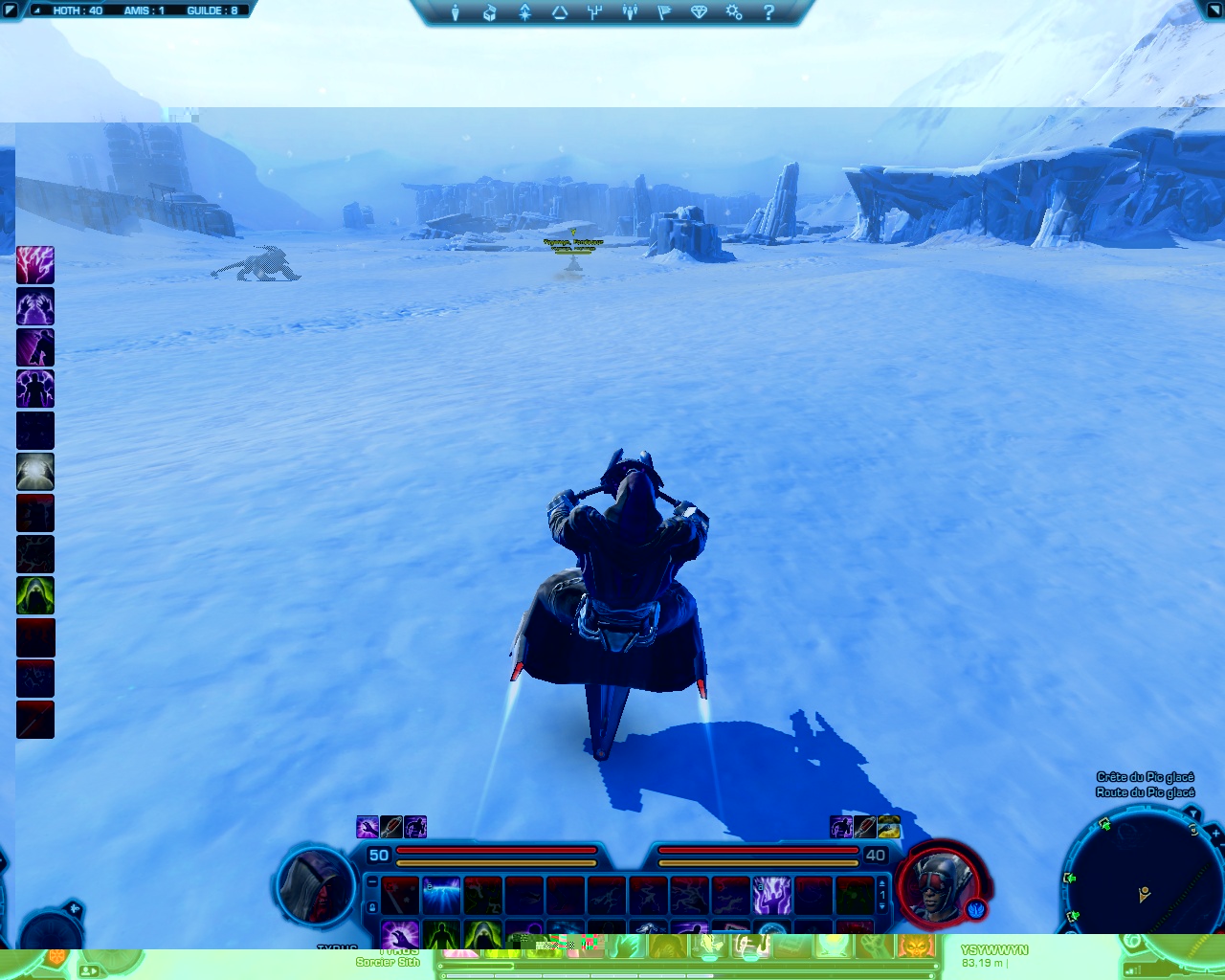Activate the green hooded figure side-bar ability
1225x980 pixels.
click(x=35, y=595)
